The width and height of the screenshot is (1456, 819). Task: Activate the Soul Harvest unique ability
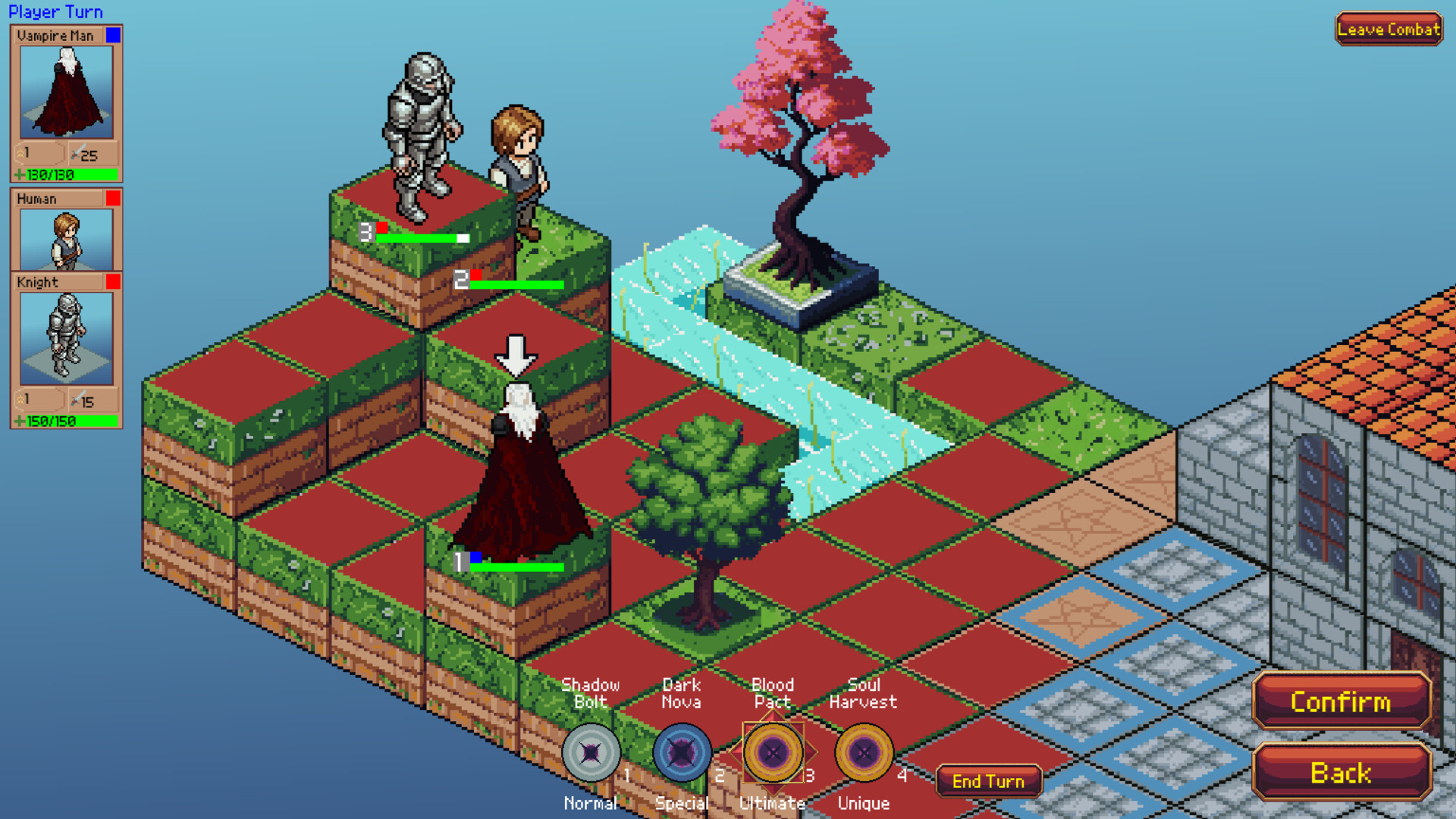point(864,755)
